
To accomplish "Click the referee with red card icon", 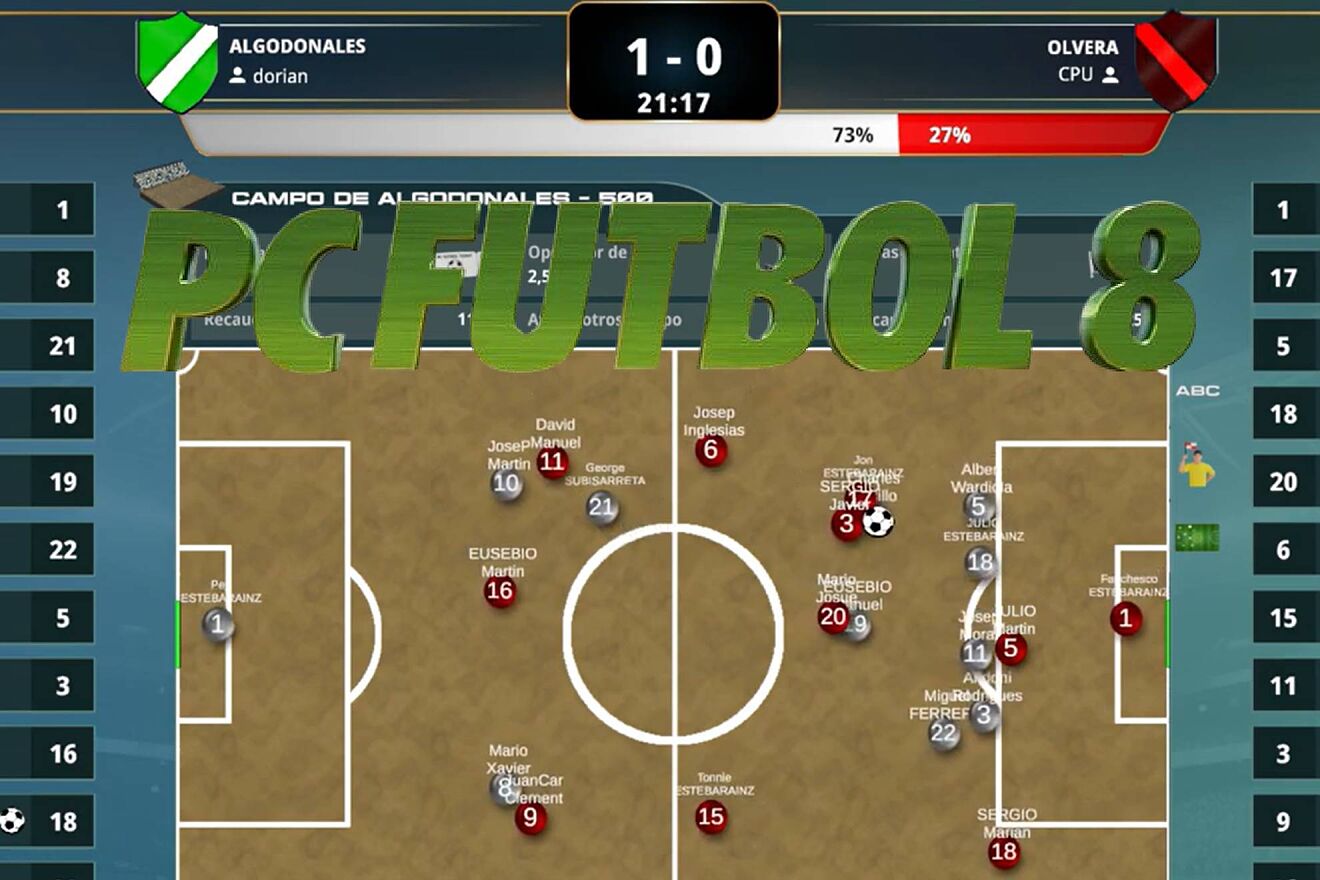I will [x=1196, y=466].
